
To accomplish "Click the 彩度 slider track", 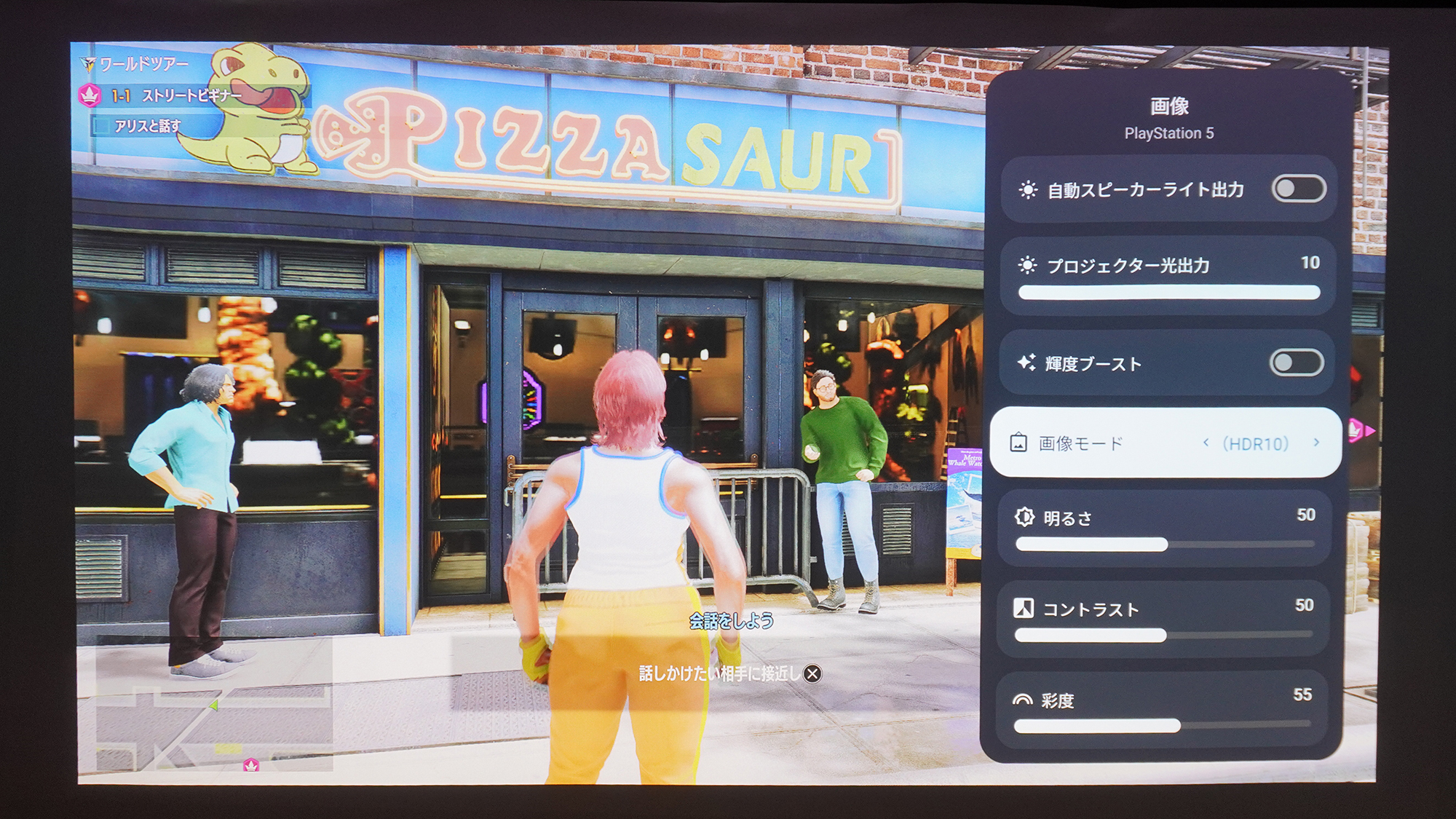I will (1165, 726).
